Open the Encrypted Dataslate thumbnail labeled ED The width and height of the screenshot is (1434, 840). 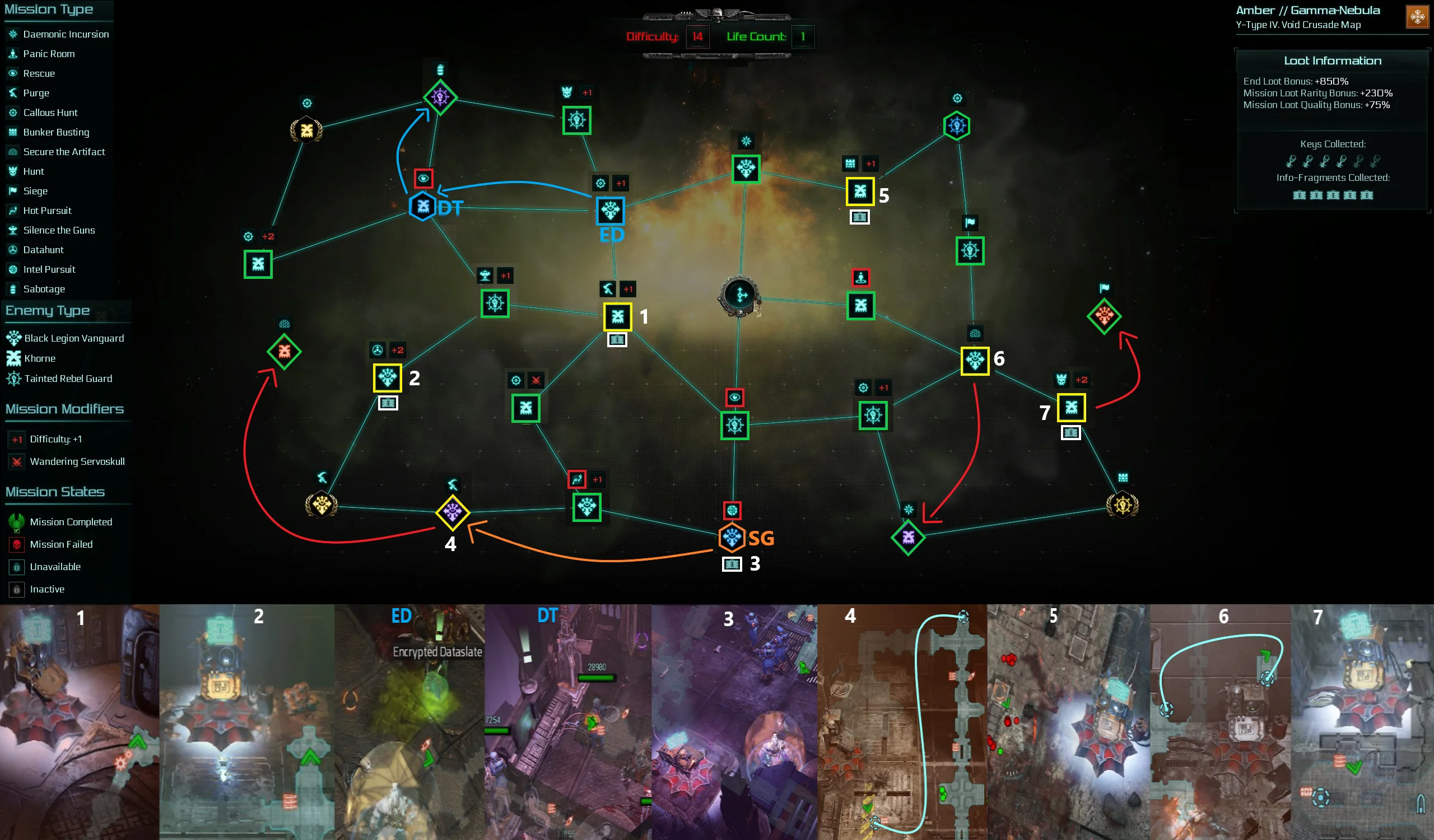tap(409, 722)
